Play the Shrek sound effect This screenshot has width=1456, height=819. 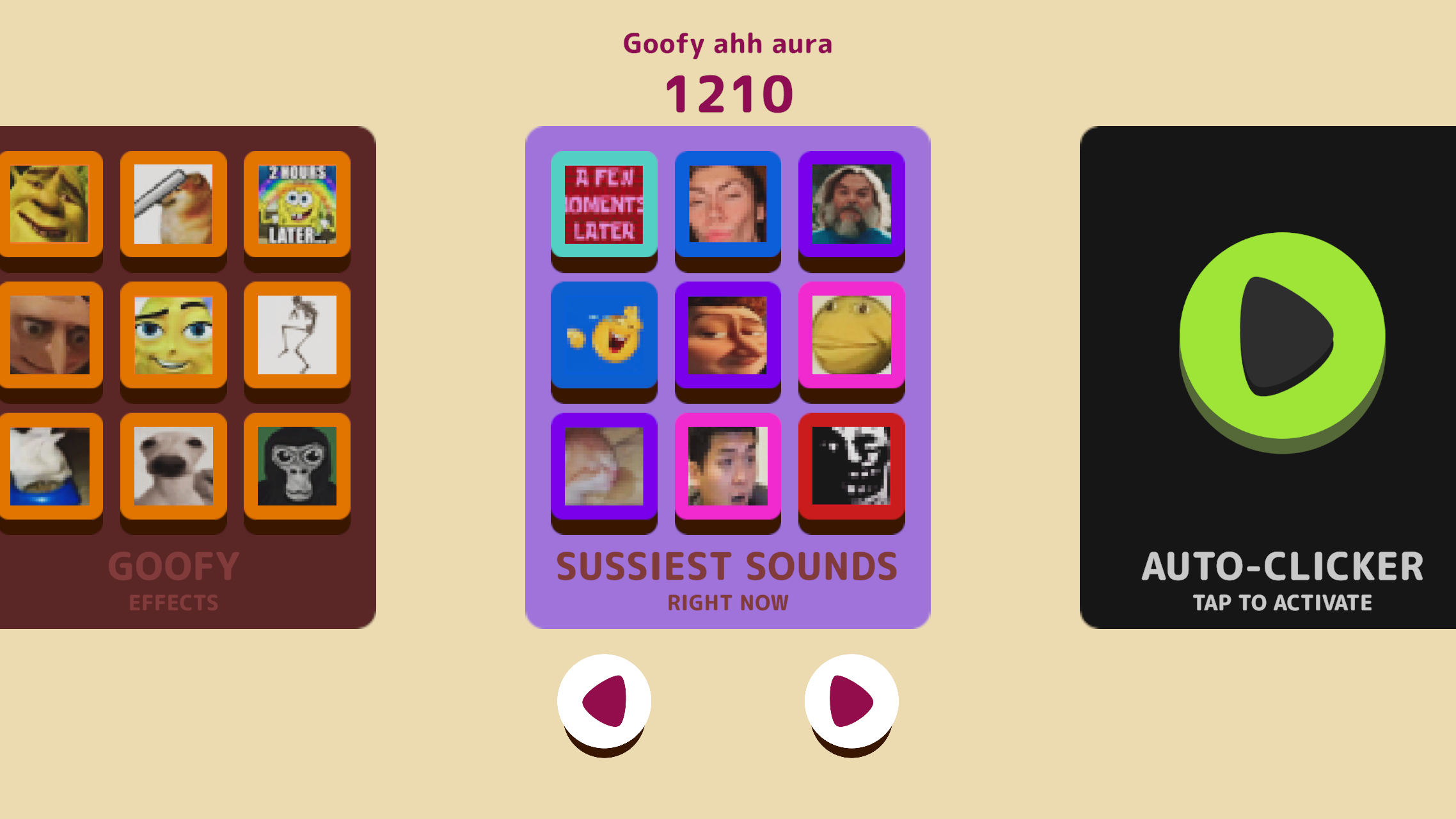tap(51, 203)
